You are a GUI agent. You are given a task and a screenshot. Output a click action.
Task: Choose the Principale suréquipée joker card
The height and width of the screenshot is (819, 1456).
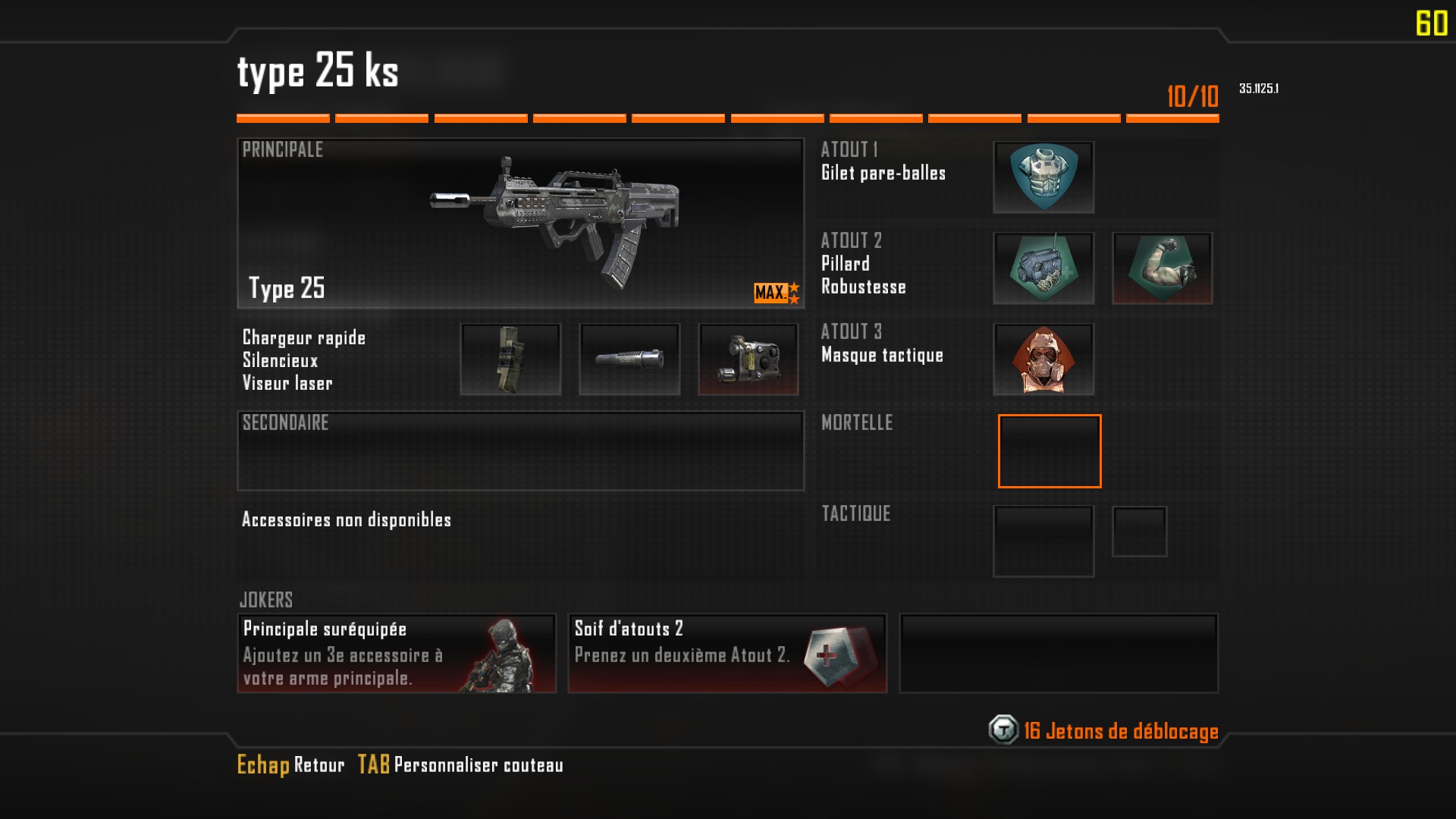pyautogui.click(x=397, y=653)
